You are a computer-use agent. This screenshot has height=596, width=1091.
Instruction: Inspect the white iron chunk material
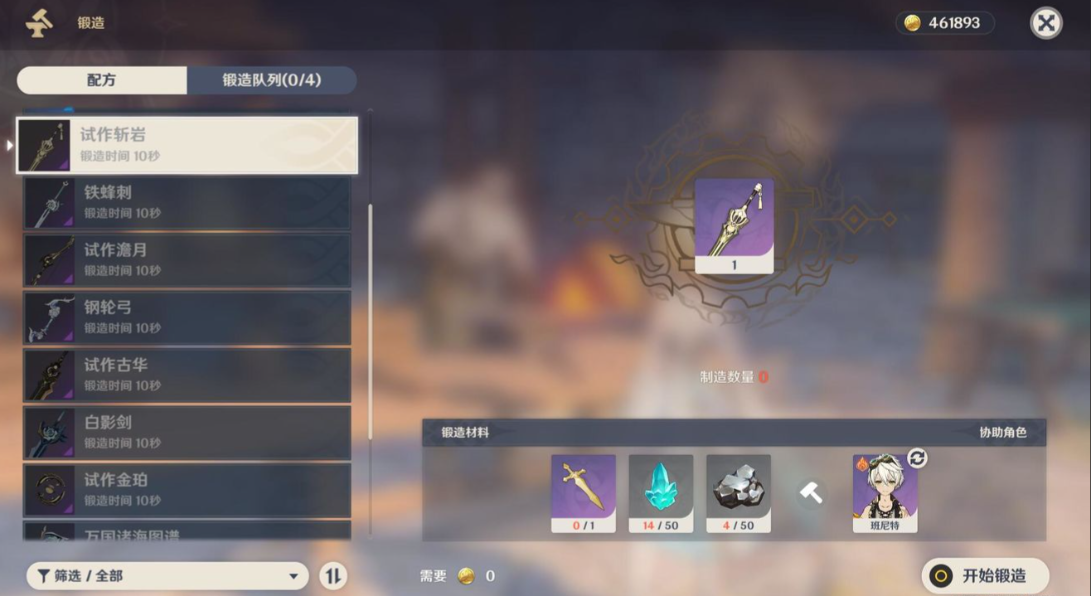(738, 492)
